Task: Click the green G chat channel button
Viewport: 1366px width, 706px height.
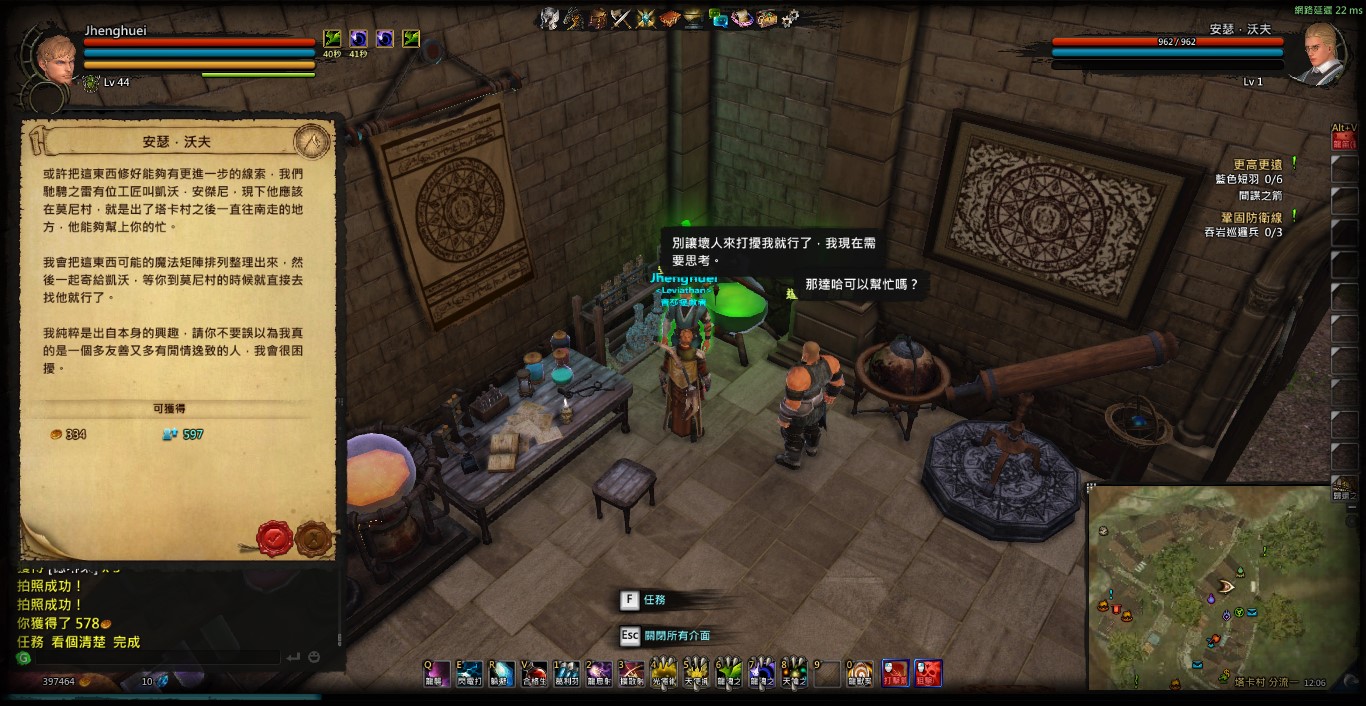Action: point(23,658)
